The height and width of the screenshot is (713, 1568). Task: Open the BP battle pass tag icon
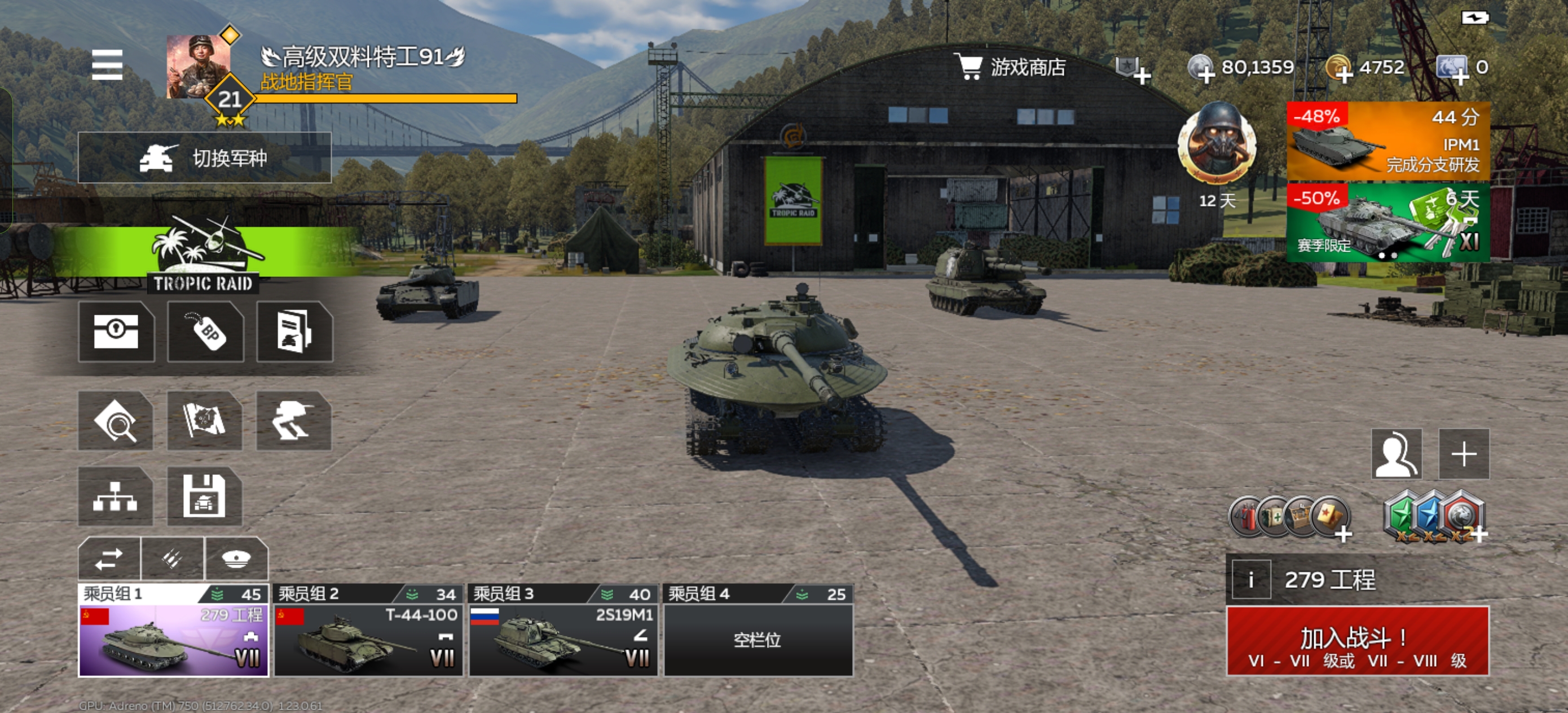coord(206,332)
